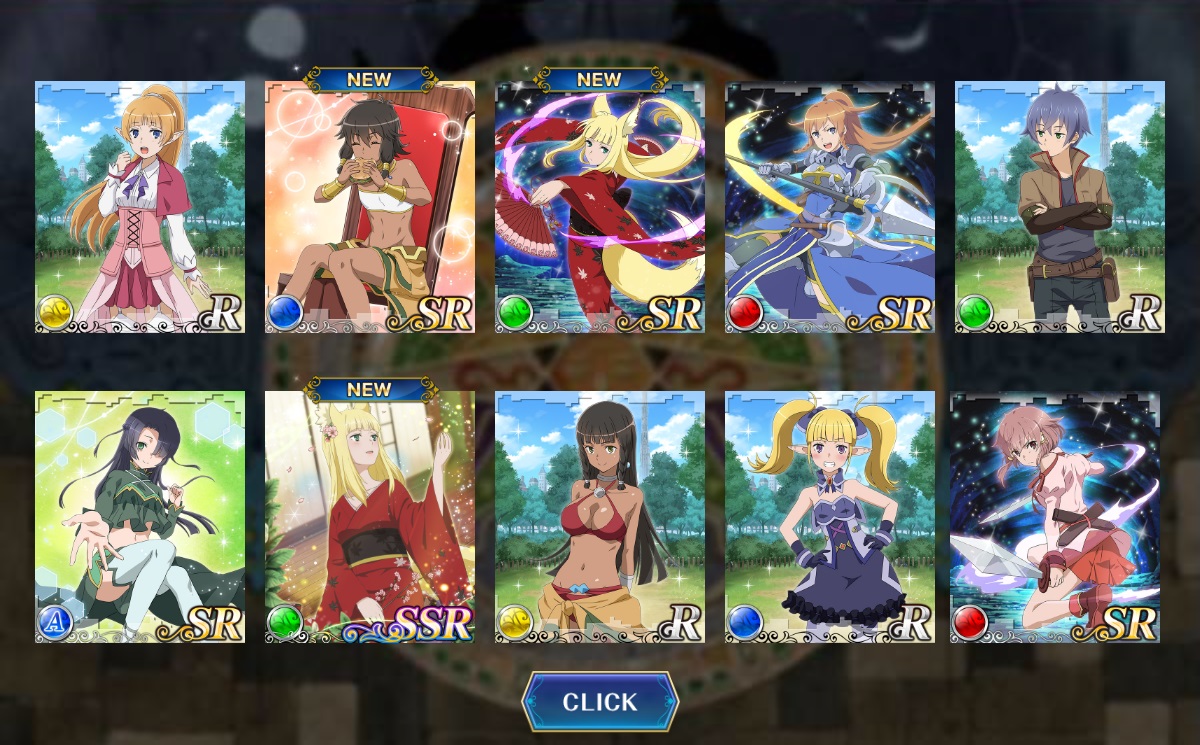Screen dimensions: 1200x745
Task: Choose the girl eating on red chair card
Action: point(370,207)
